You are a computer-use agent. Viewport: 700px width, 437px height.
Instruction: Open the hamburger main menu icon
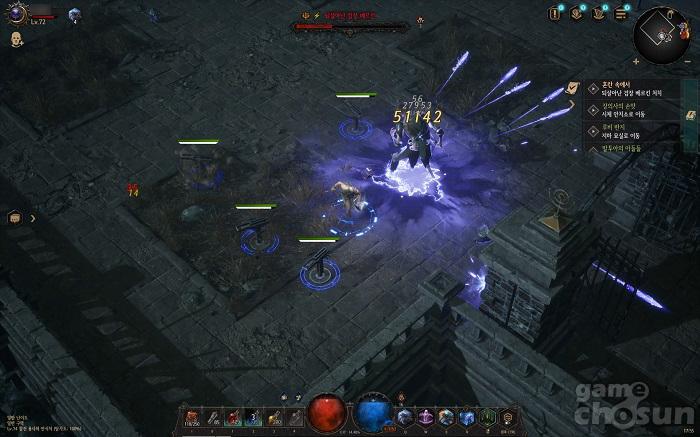621,13
